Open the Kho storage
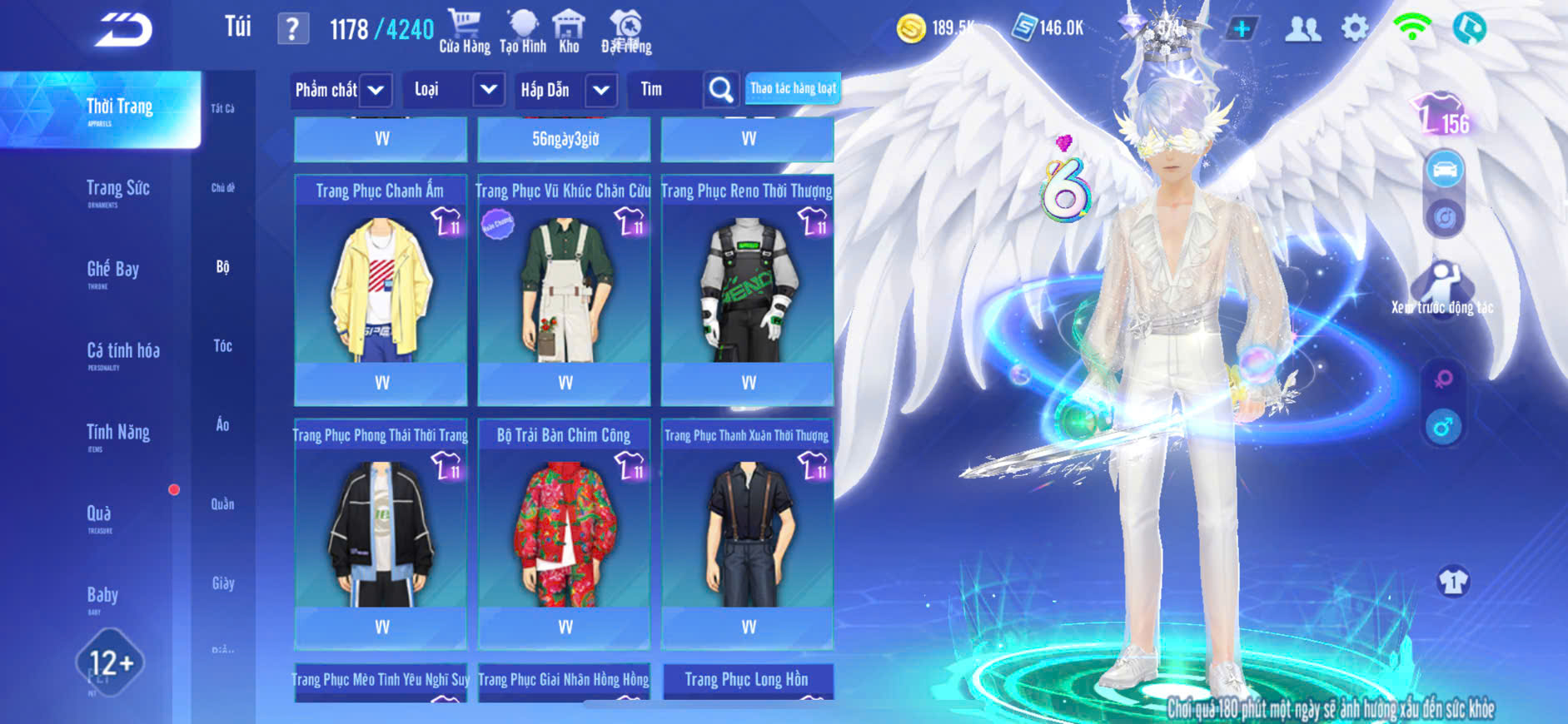Image resolution: width=1568 pixels, height=724 pixels. coord(569,32)
